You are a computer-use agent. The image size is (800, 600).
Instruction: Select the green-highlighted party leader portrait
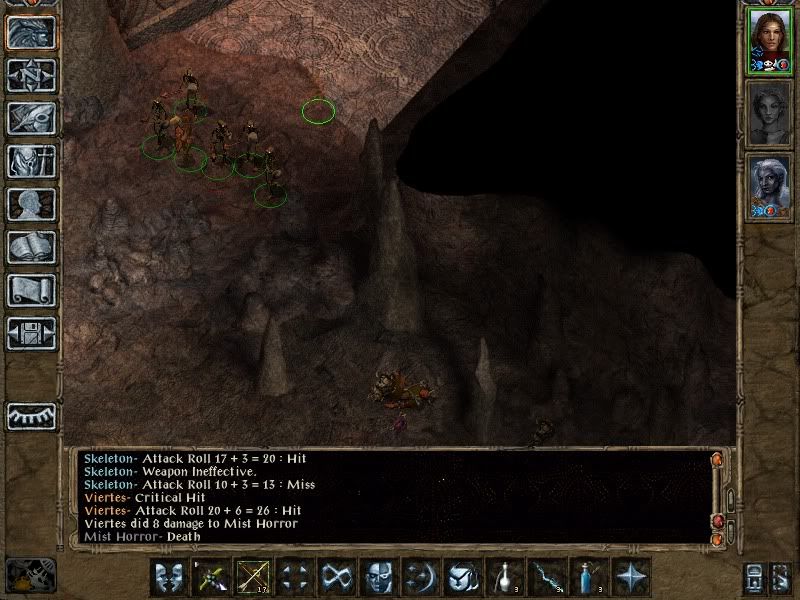click(768, 40)
